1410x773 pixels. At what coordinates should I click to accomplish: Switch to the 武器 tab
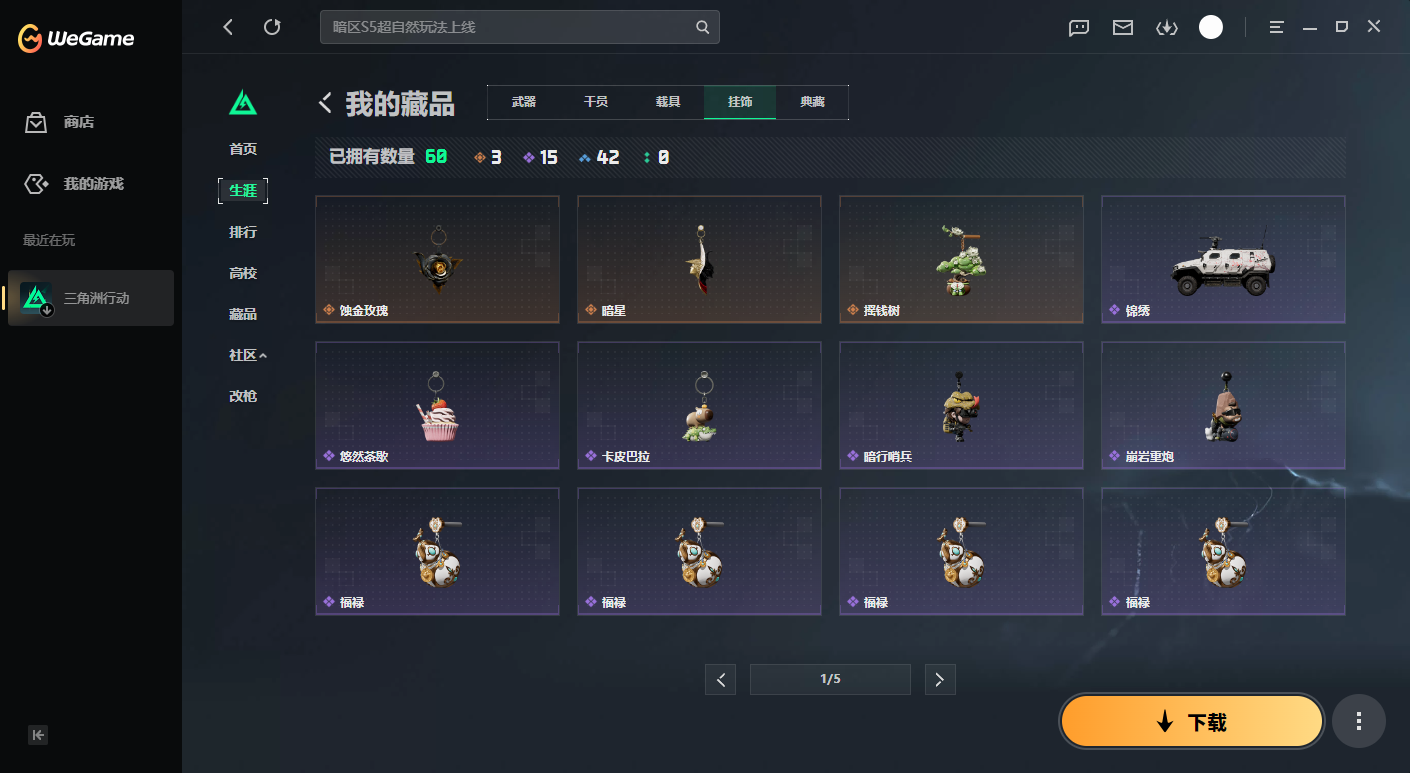click(522, 102)
